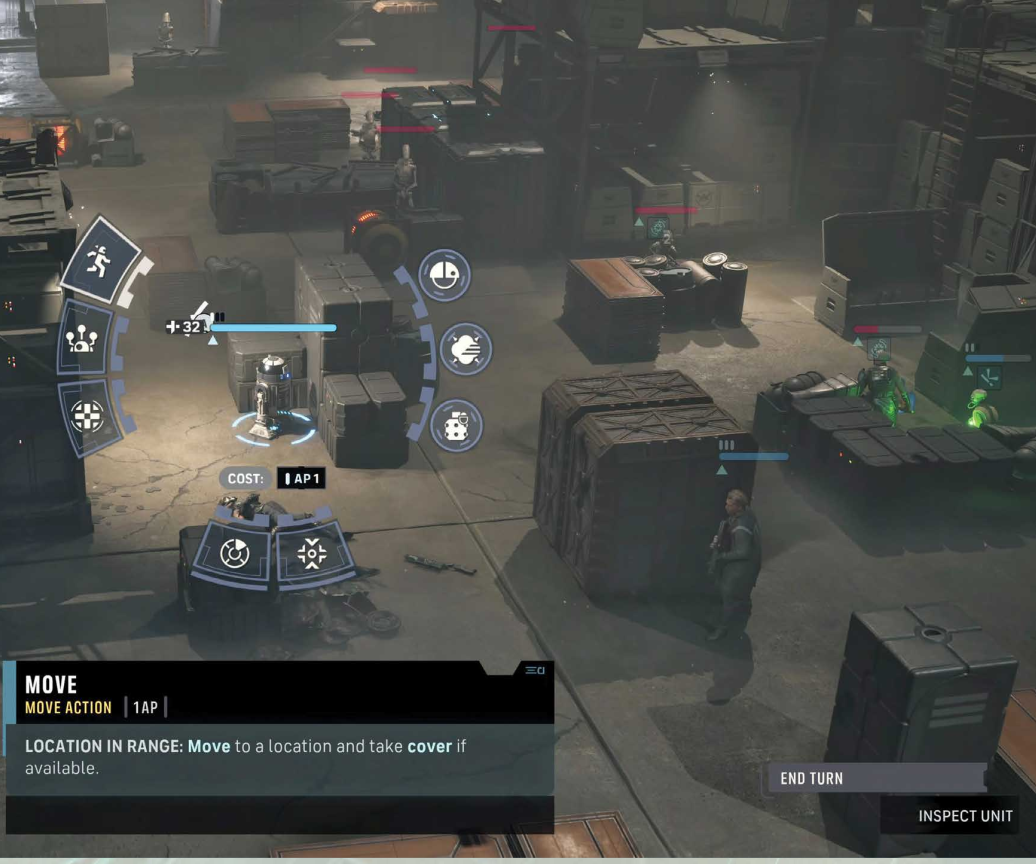1036x864 pixels.
Task: Activate the droid antenna ability icon
Action: [x=84, y=338]
